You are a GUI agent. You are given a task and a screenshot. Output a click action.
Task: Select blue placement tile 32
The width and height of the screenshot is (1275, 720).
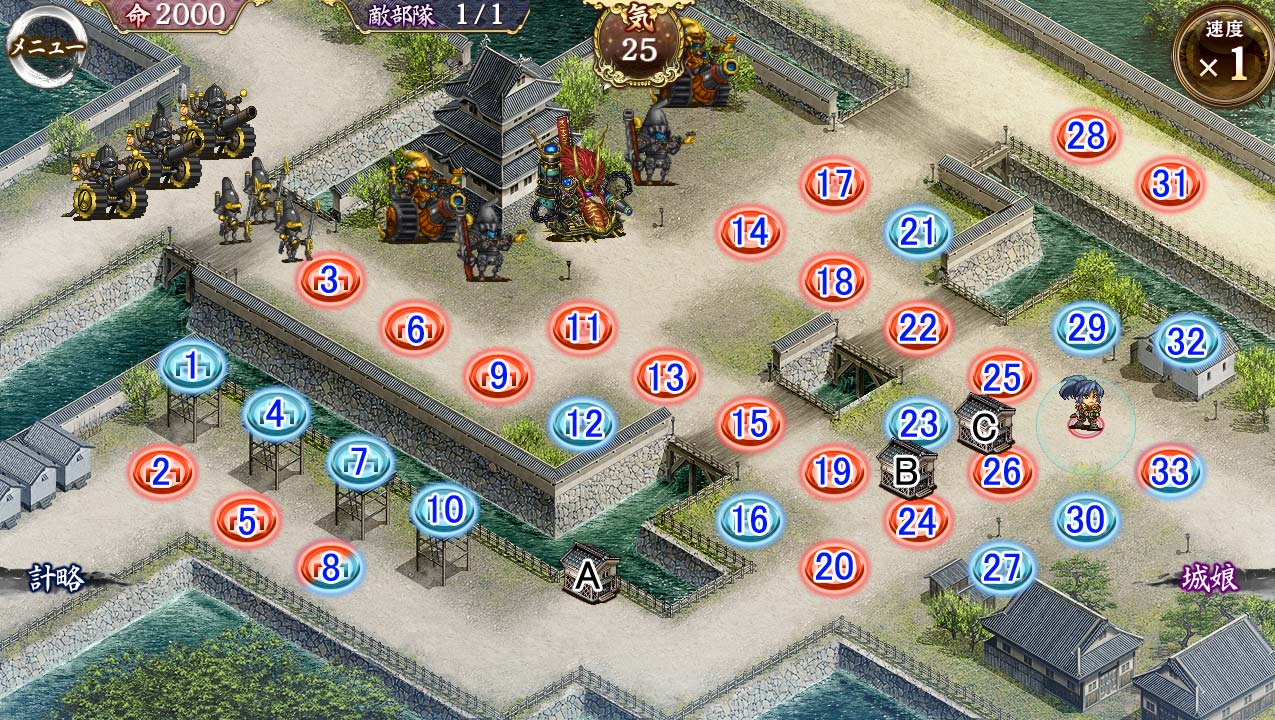pos(1187,342)
